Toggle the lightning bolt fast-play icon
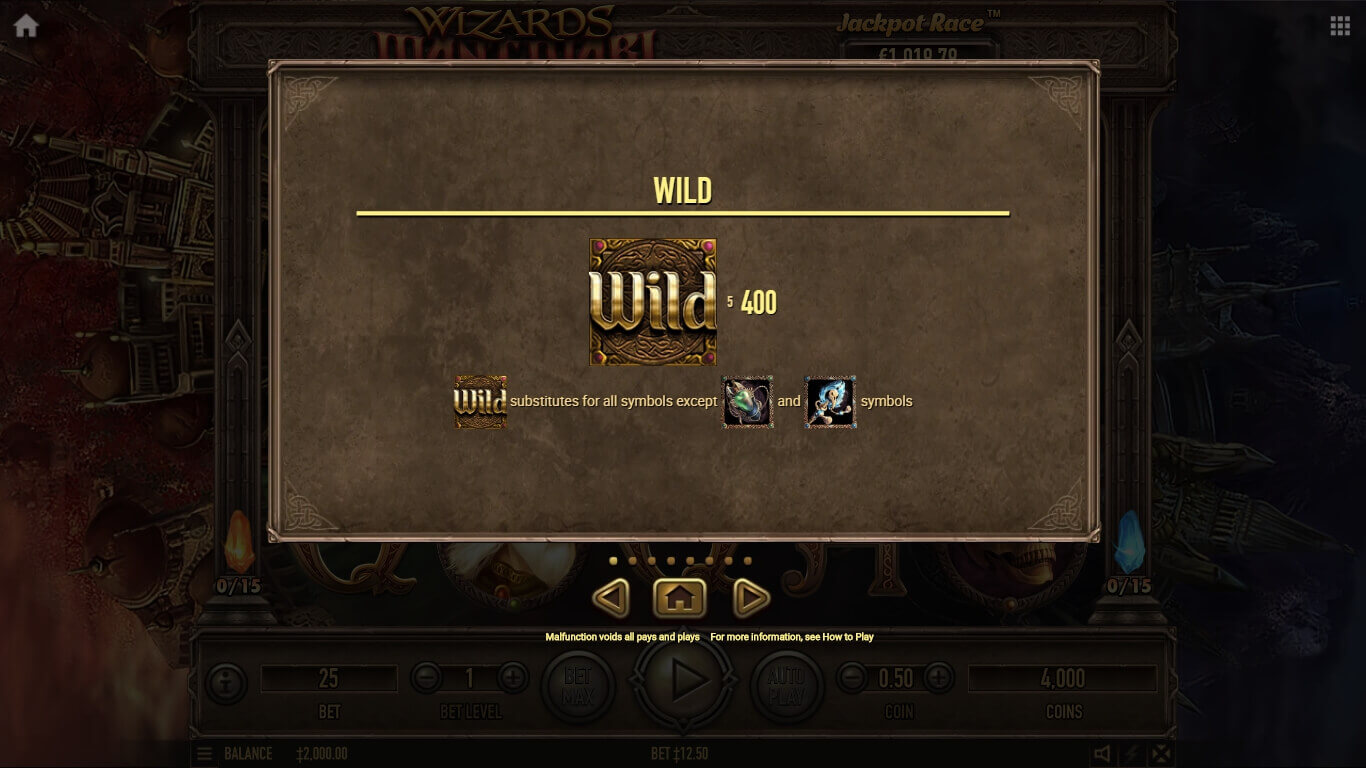This screenshot has height=768, width=1366. (x=1131, y=754)
